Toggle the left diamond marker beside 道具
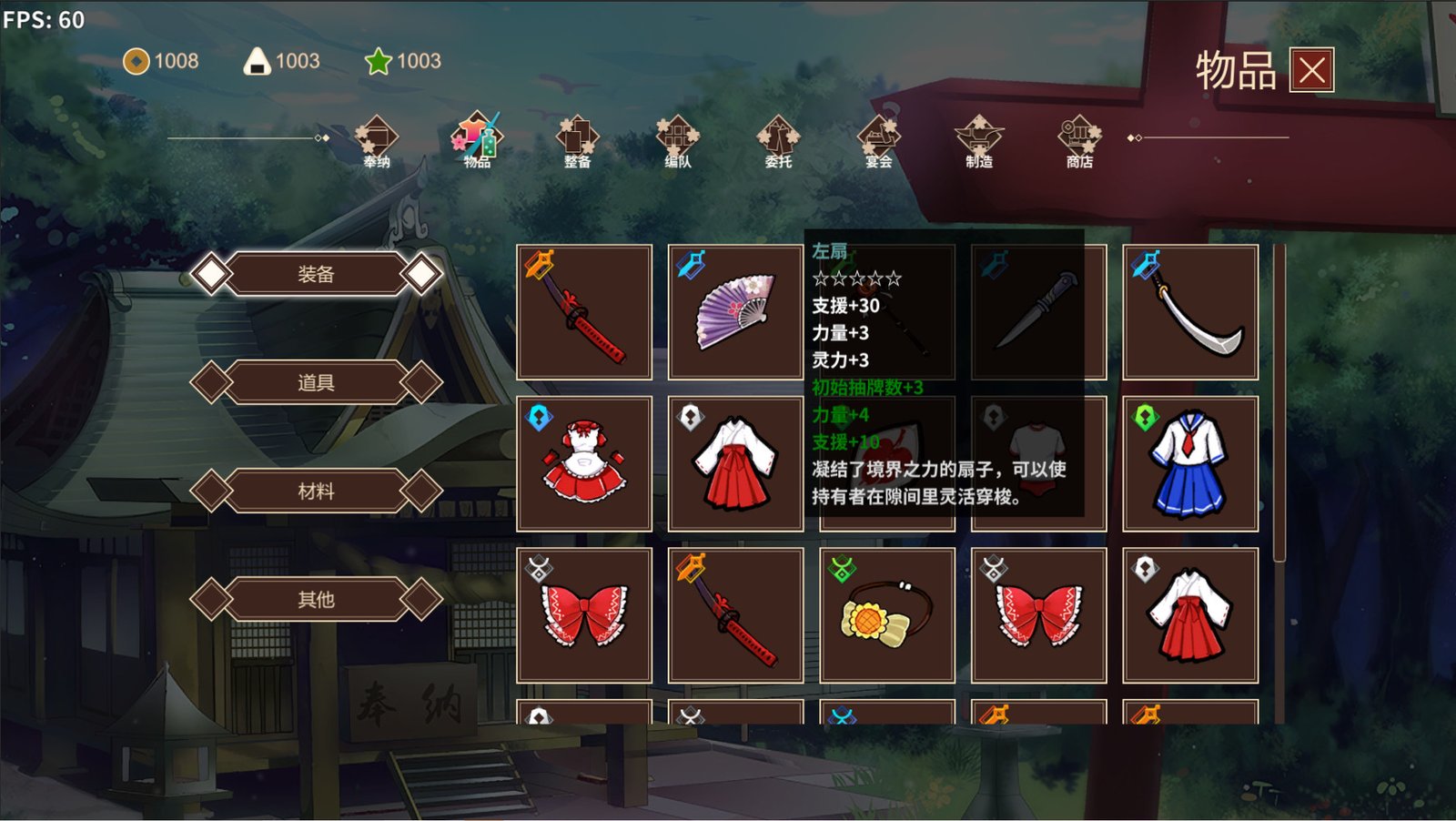This screenshot has height=821, width=1456. pyautogui.click(x=214, y=382)
